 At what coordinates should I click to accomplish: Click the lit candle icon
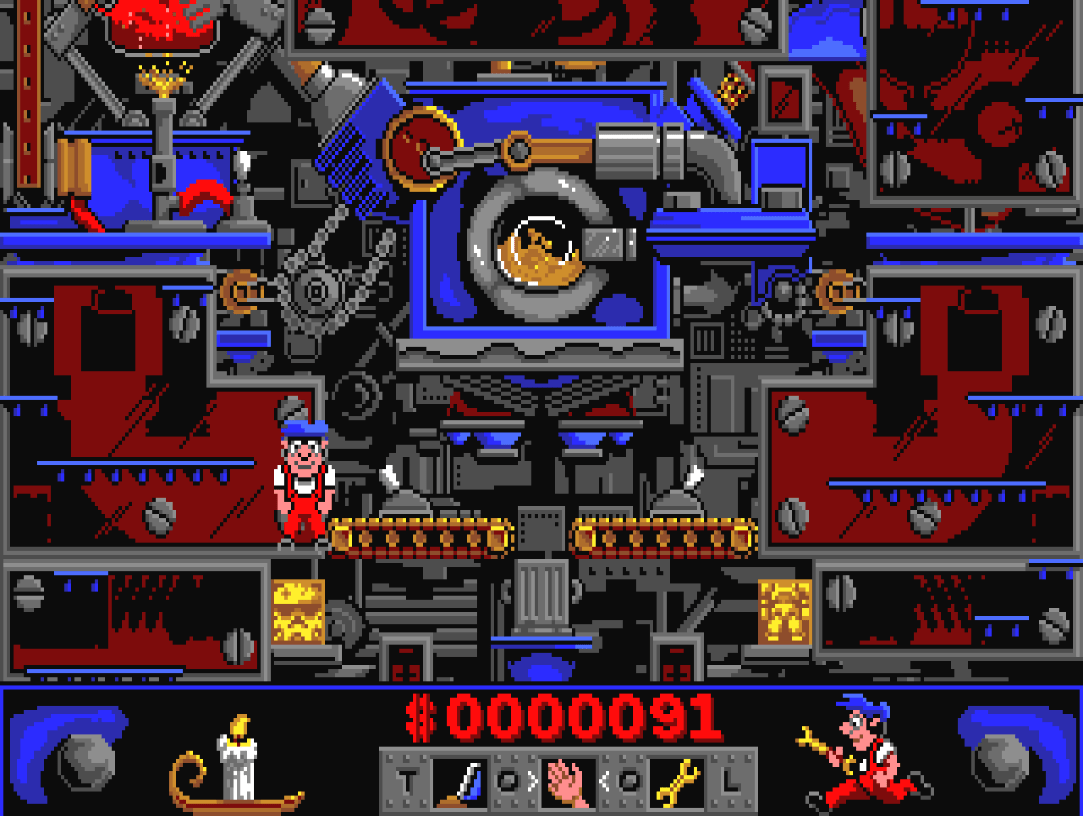(236, 764)
